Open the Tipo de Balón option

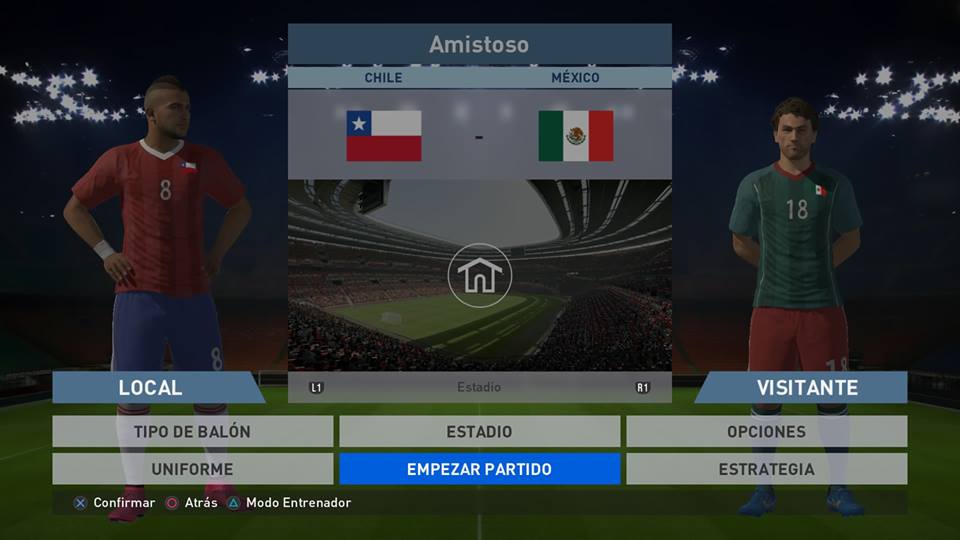(192, 432)
